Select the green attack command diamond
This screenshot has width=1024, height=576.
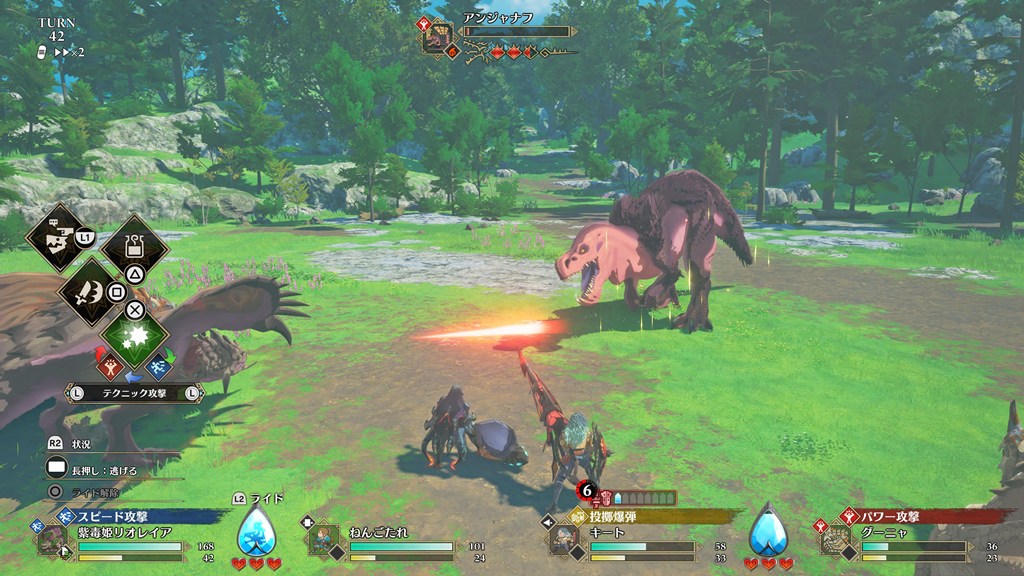[x=135, y=337]
